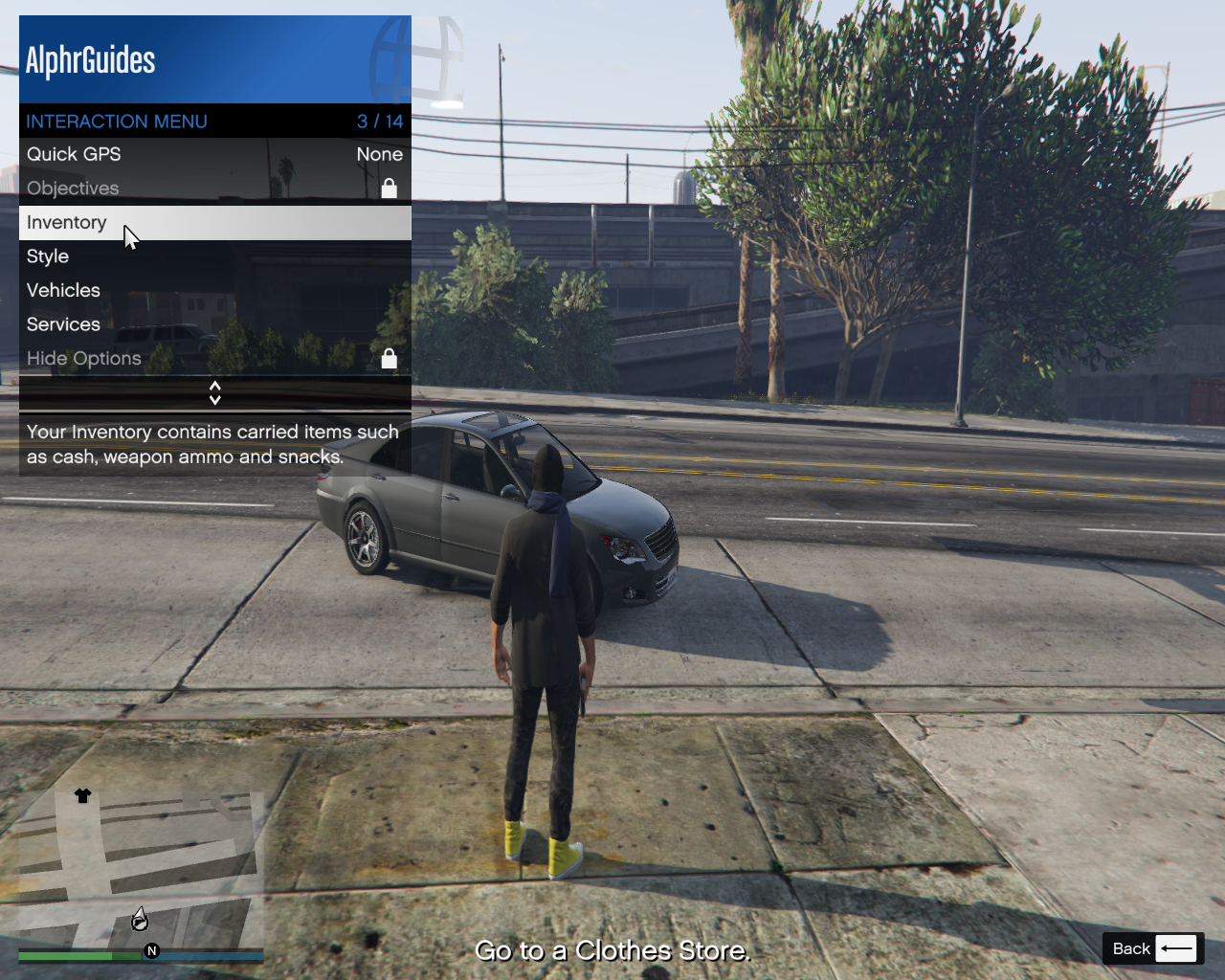Click the locked Hide Options entry
Screen dimensions: 1225x980
pyautogui.click(x=214, y=359)
